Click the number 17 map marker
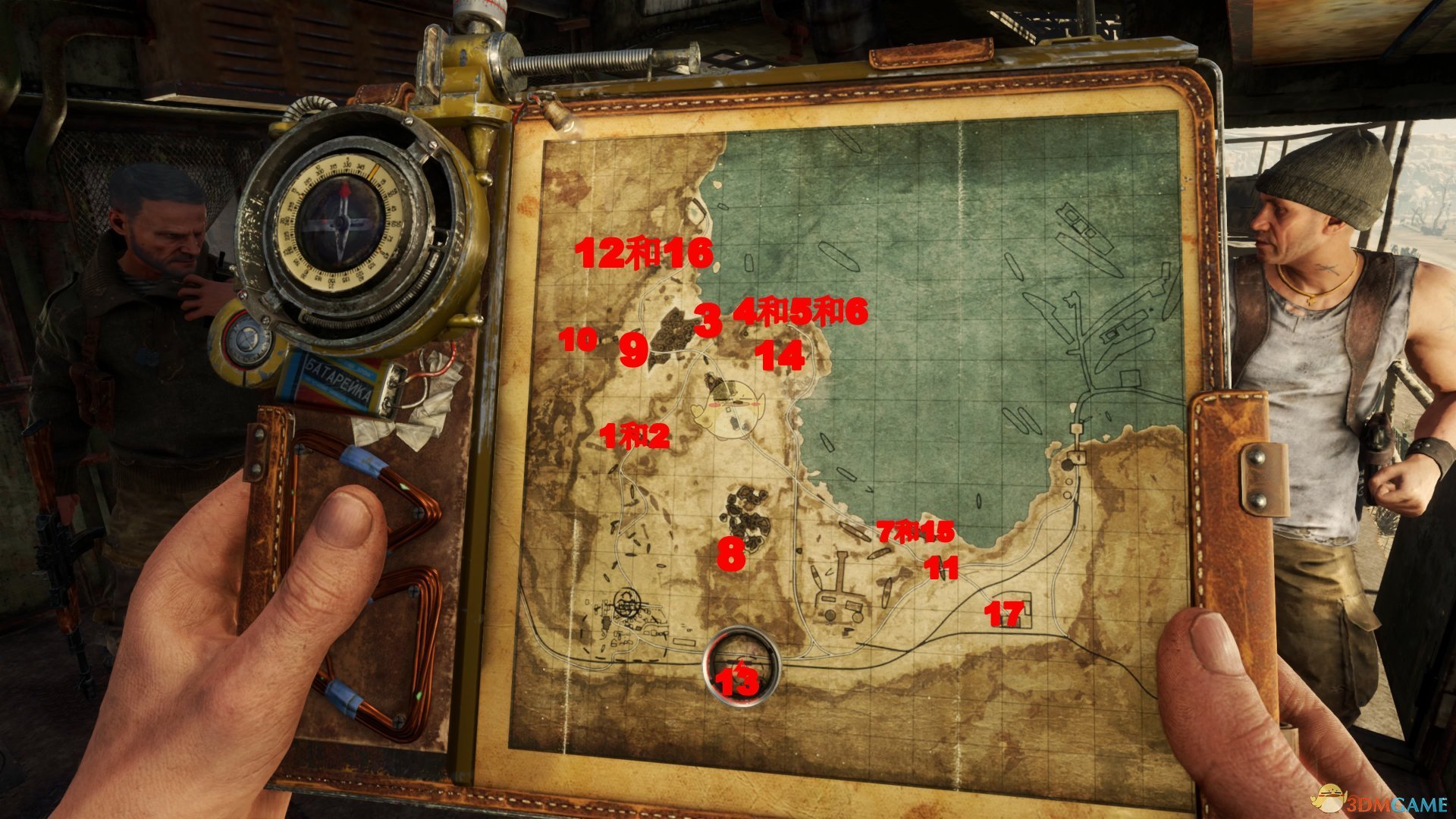This screenshot has width=1456, height=819. pyautogui.click(x=1004, y=613)
